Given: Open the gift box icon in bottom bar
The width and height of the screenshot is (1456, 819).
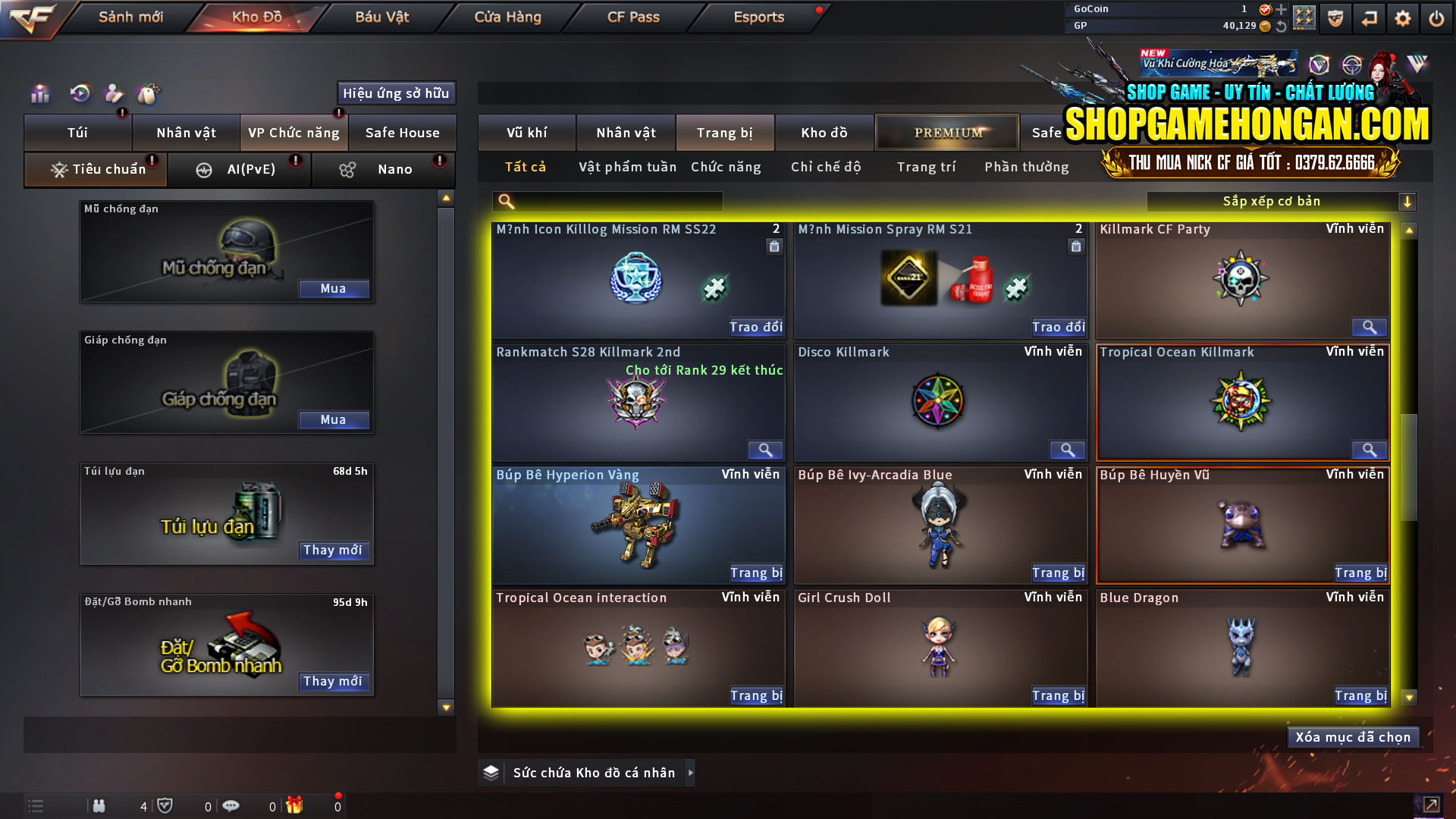Looking at the screenshot, I should [x=296, y=805].
